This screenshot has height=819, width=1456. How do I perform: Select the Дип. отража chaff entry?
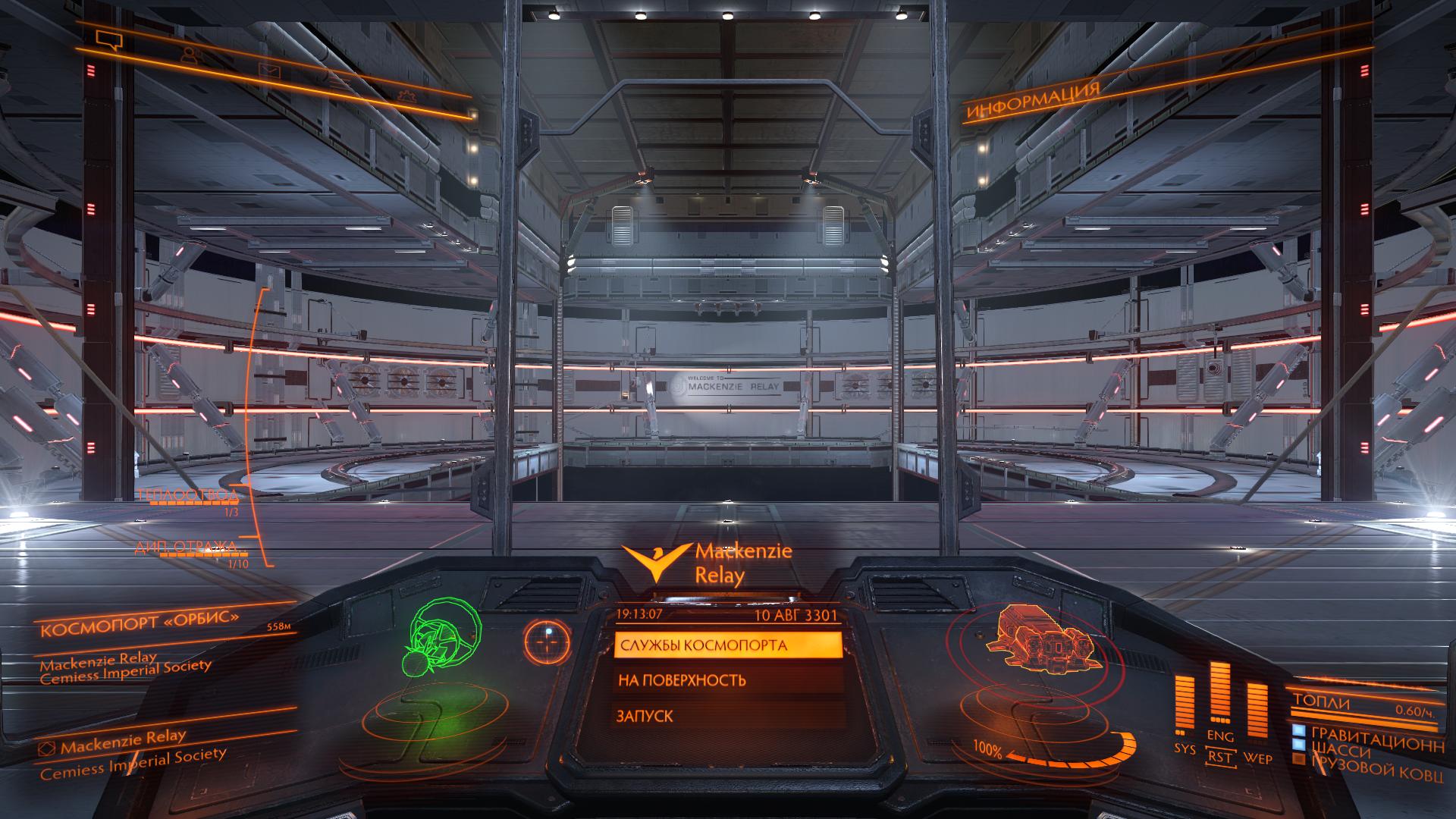click(x=187, y=548)
